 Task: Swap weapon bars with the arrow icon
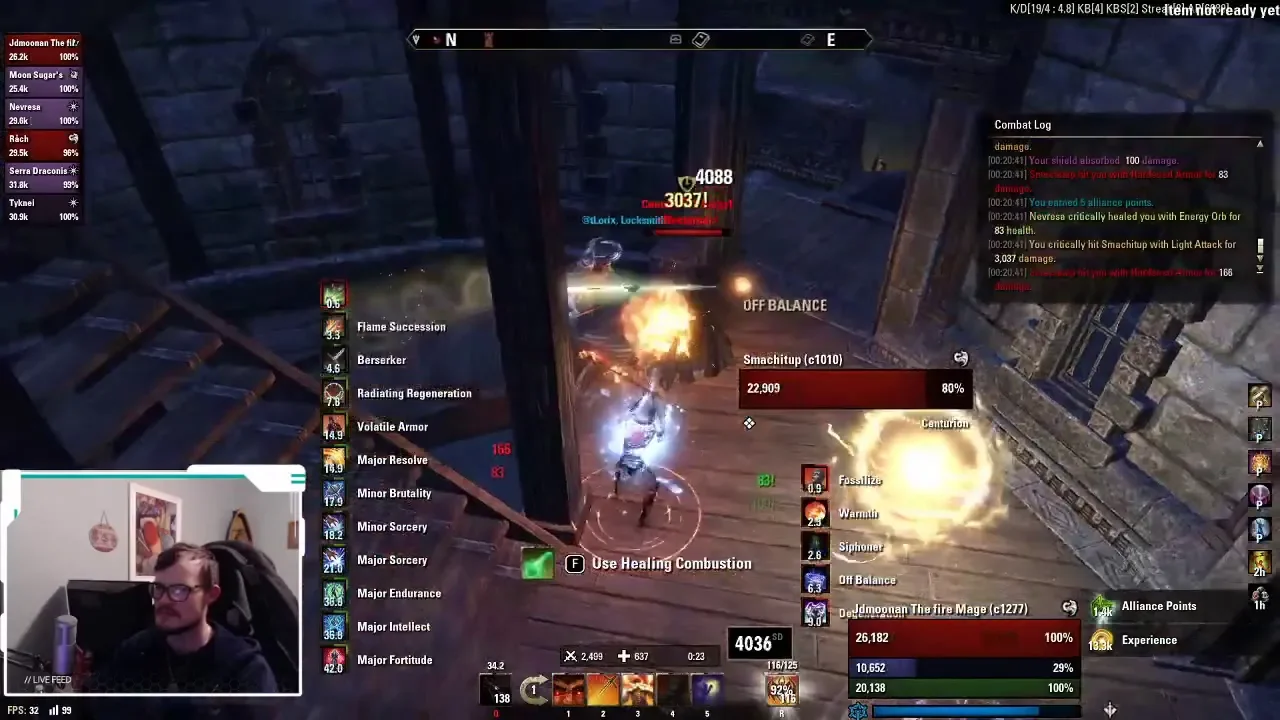pos(534,689)
